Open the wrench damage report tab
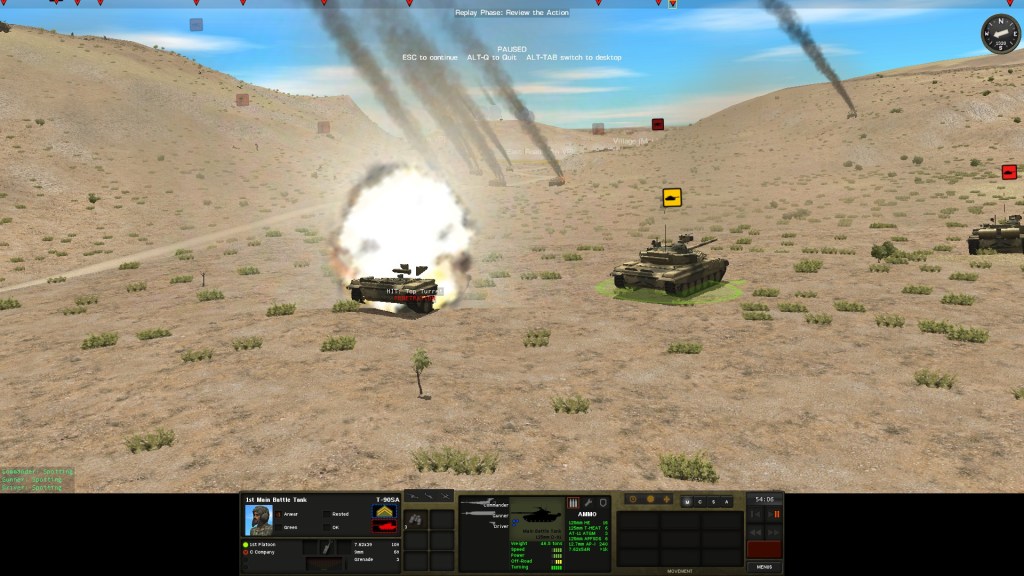1024x576 pixels. coord(589,502)
